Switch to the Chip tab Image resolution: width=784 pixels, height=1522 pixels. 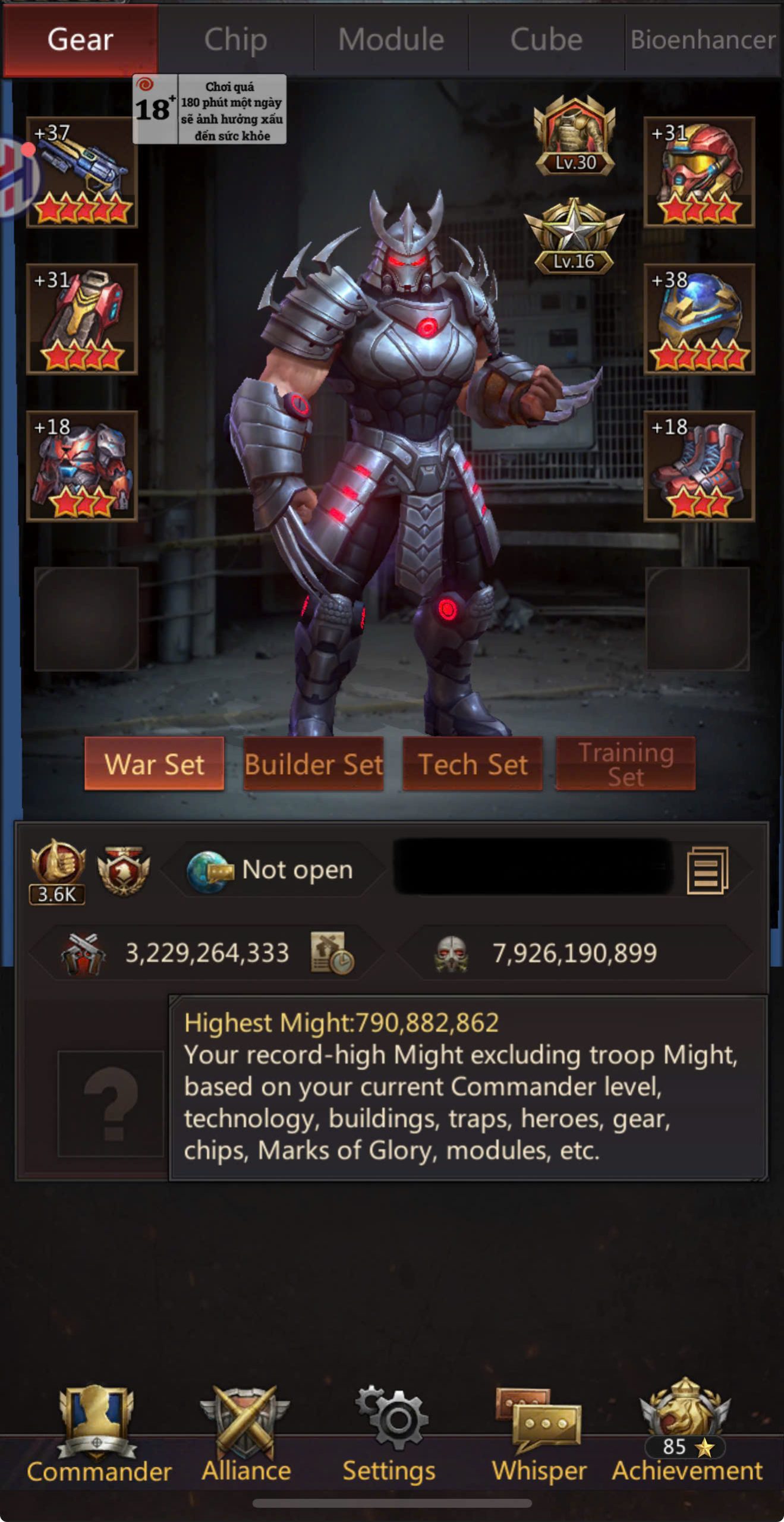235,40
